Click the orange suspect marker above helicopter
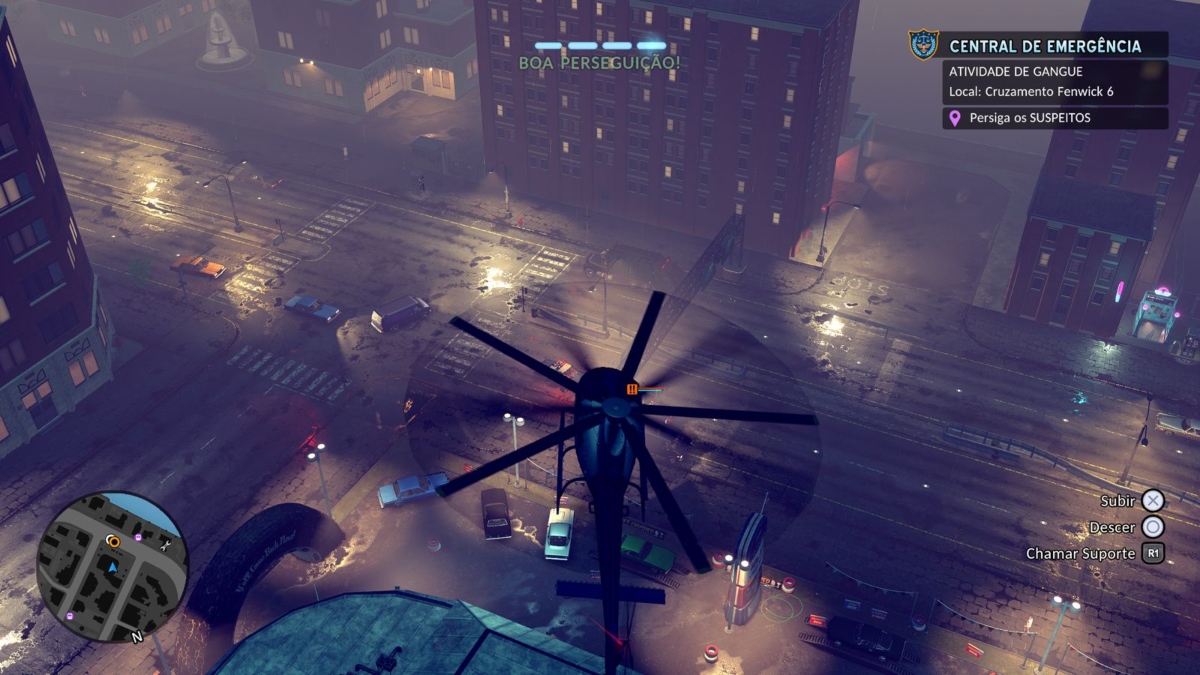Image resolution: width=1200 pixels, height=675 pixels. click(632, 388)
